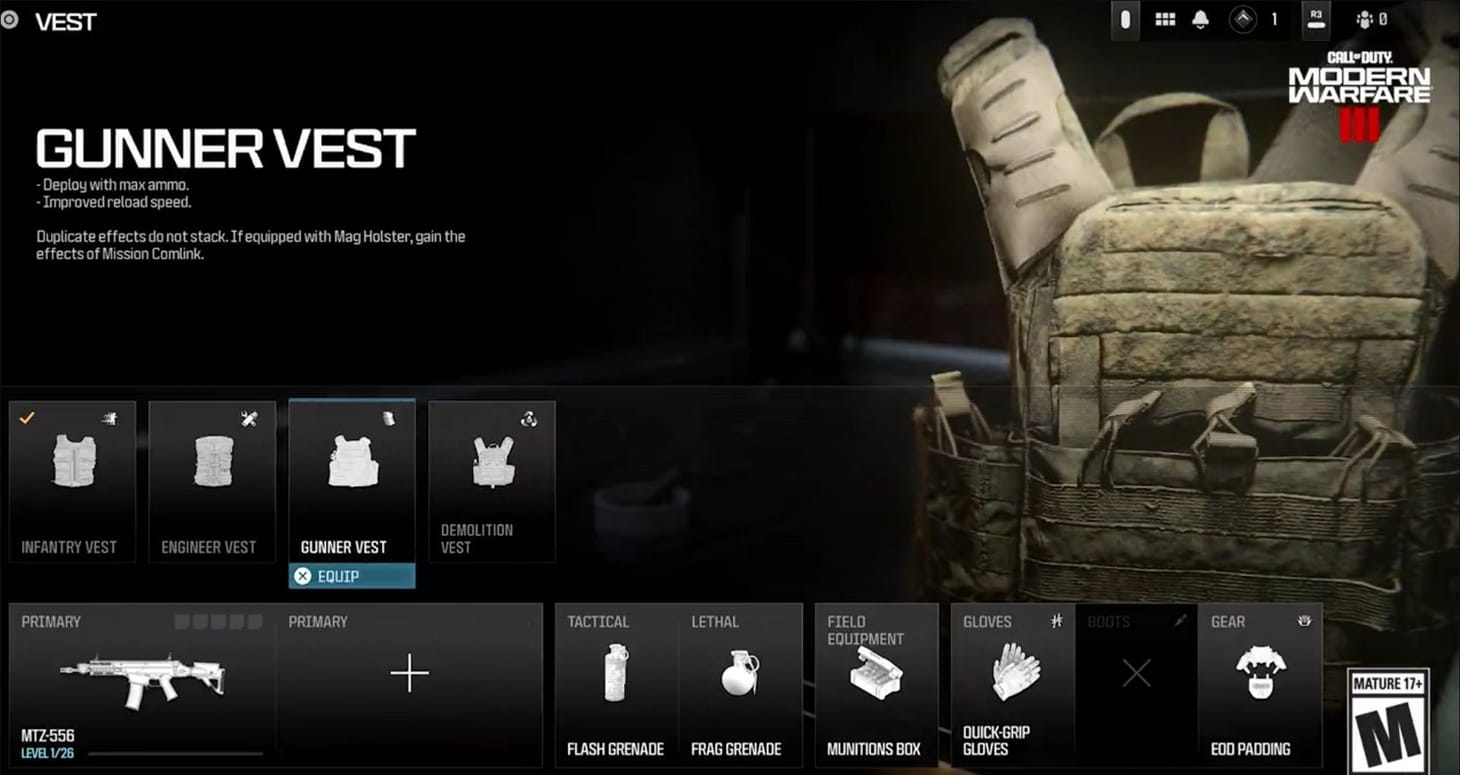1460x775 pixels.
Task: Click the R3 button prompt in top bar
Action: [x=1315, y=19]
